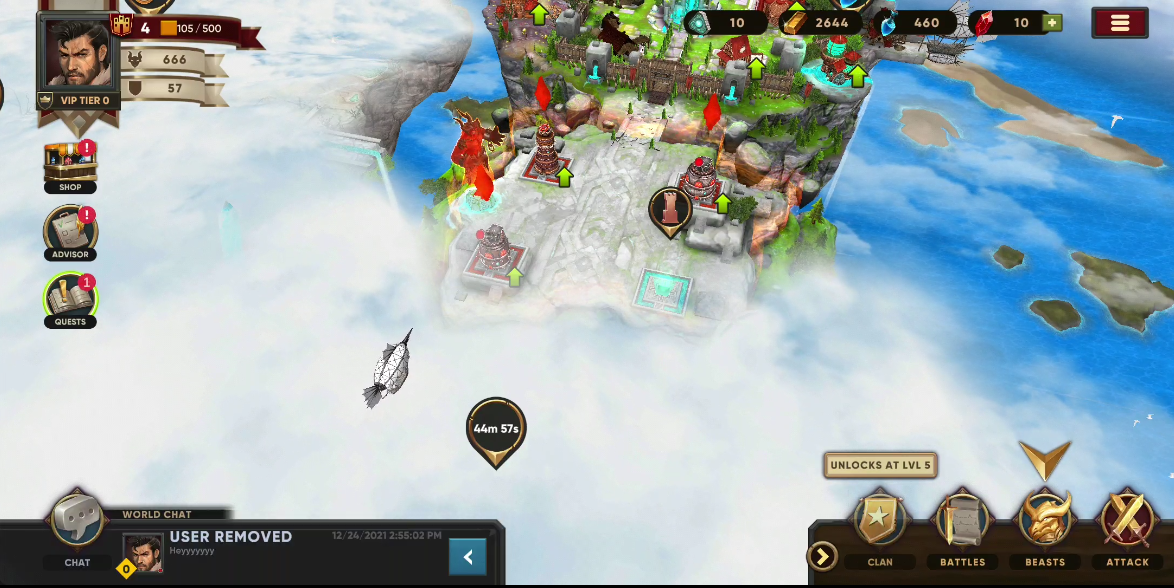Open the Advisor panel
Screen dimensions: 1174x588
pos(70,232)
